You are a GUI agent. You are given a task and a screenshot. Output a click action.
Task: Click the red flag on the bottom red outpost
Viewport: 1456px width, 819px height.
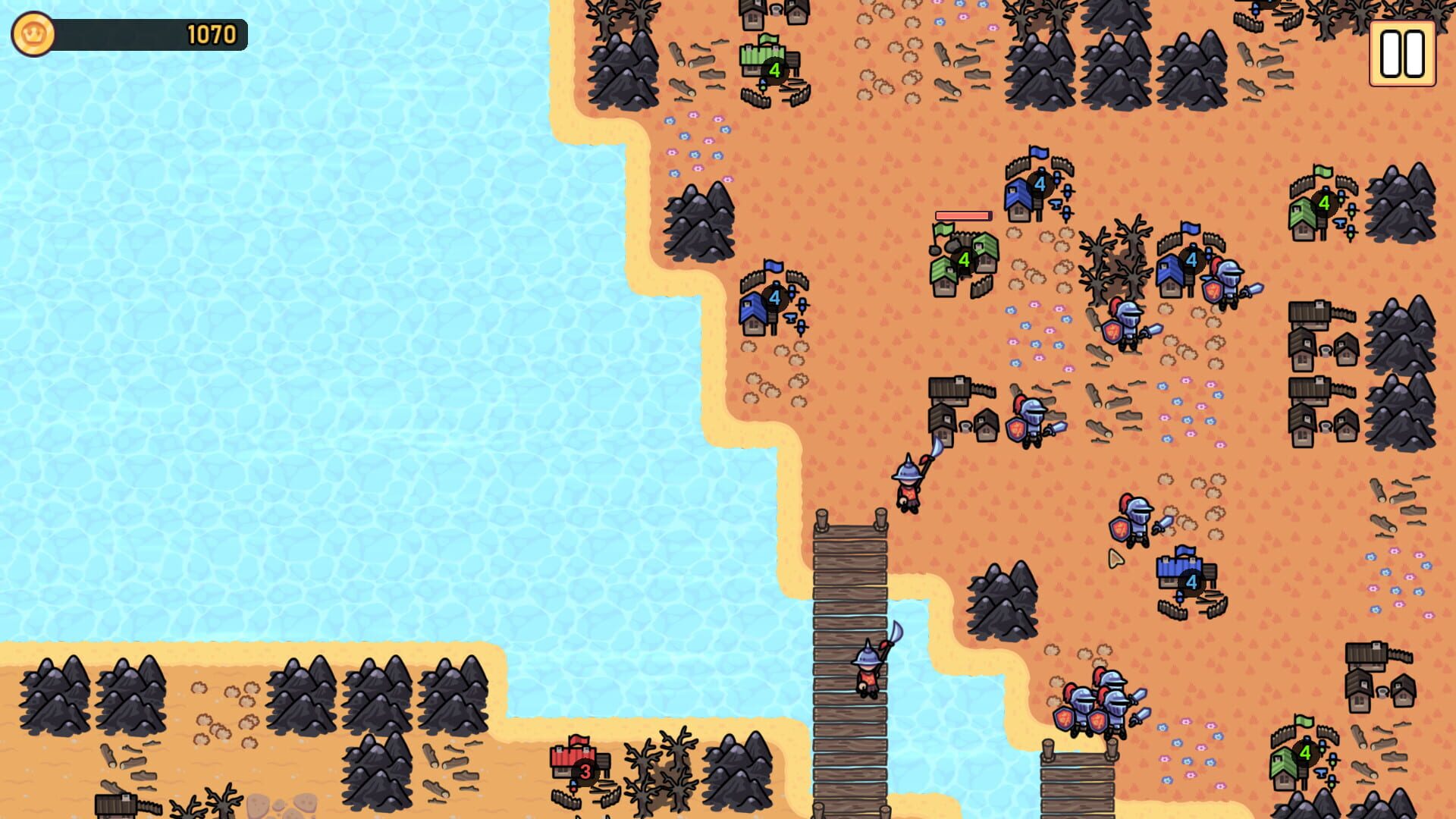(578, 742)
